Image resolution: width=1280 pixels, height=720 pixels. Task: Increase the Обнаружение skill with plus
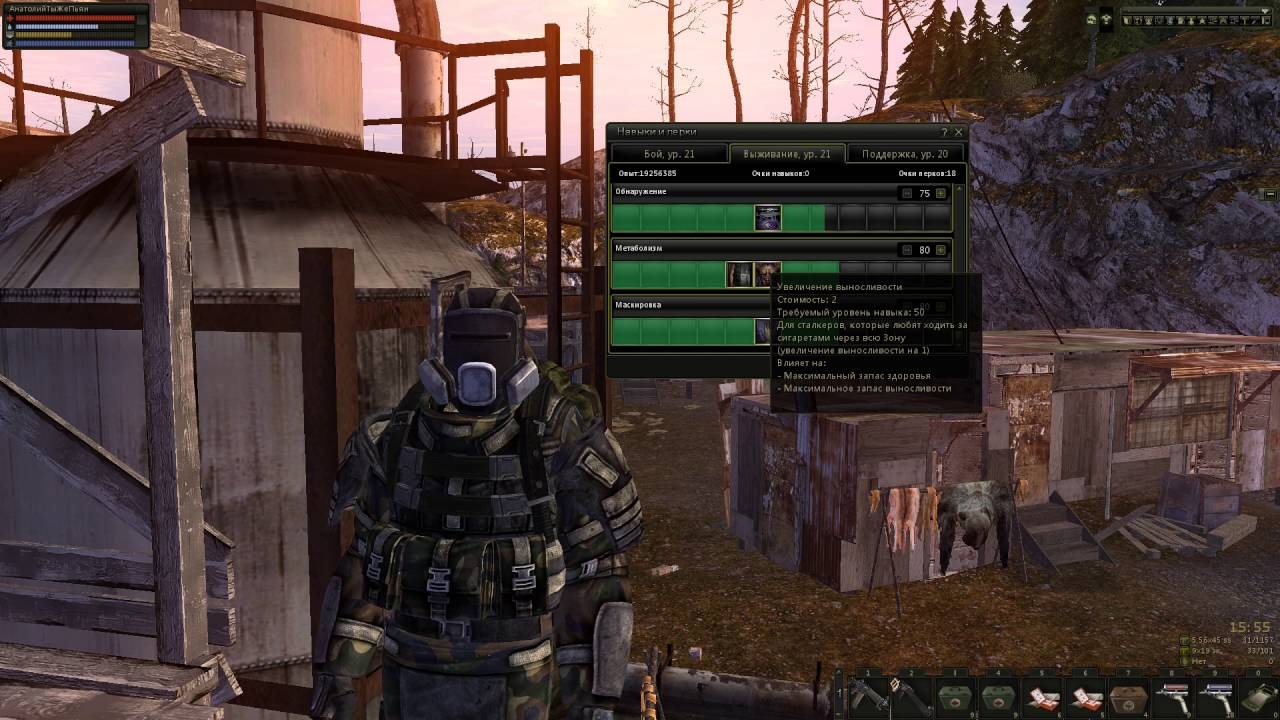[940, 193]
